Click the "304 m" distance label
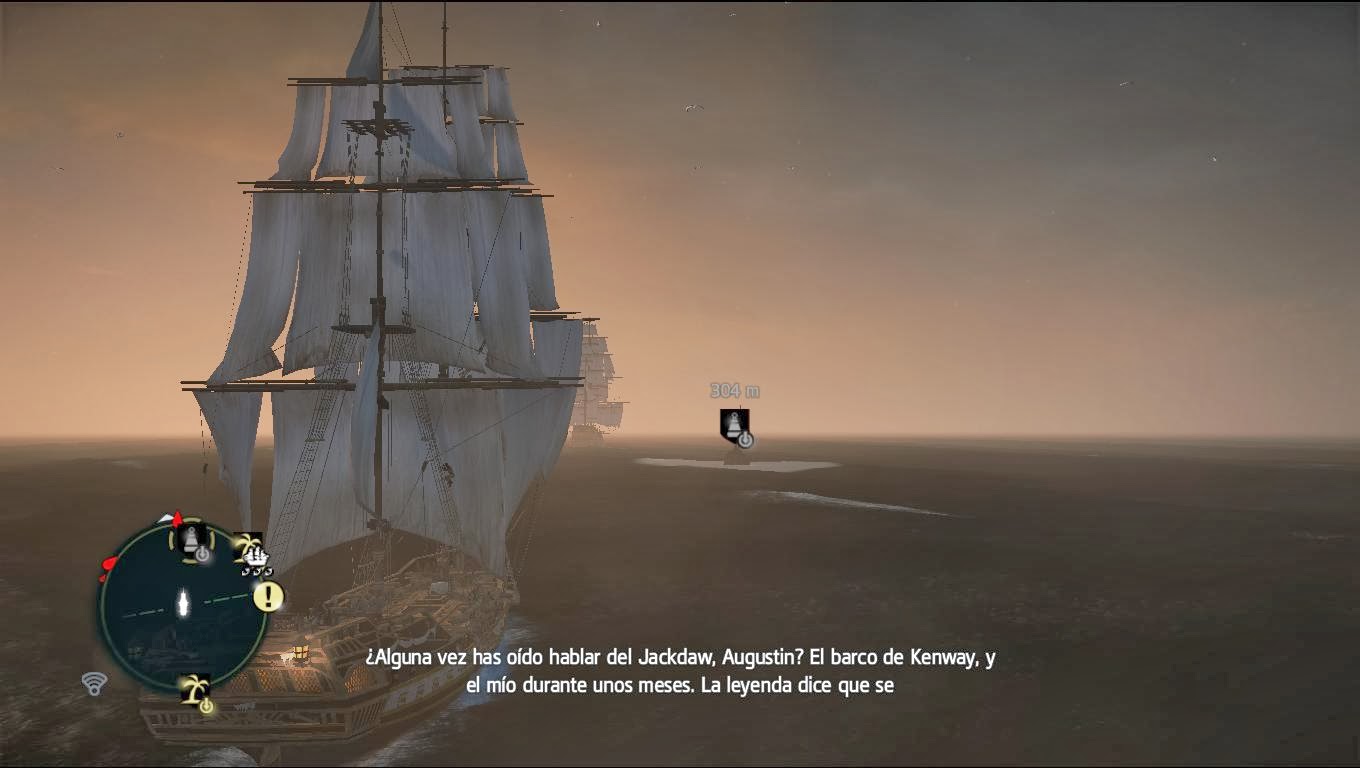Screen dimensions: 1360x768 tap(735, 390)
